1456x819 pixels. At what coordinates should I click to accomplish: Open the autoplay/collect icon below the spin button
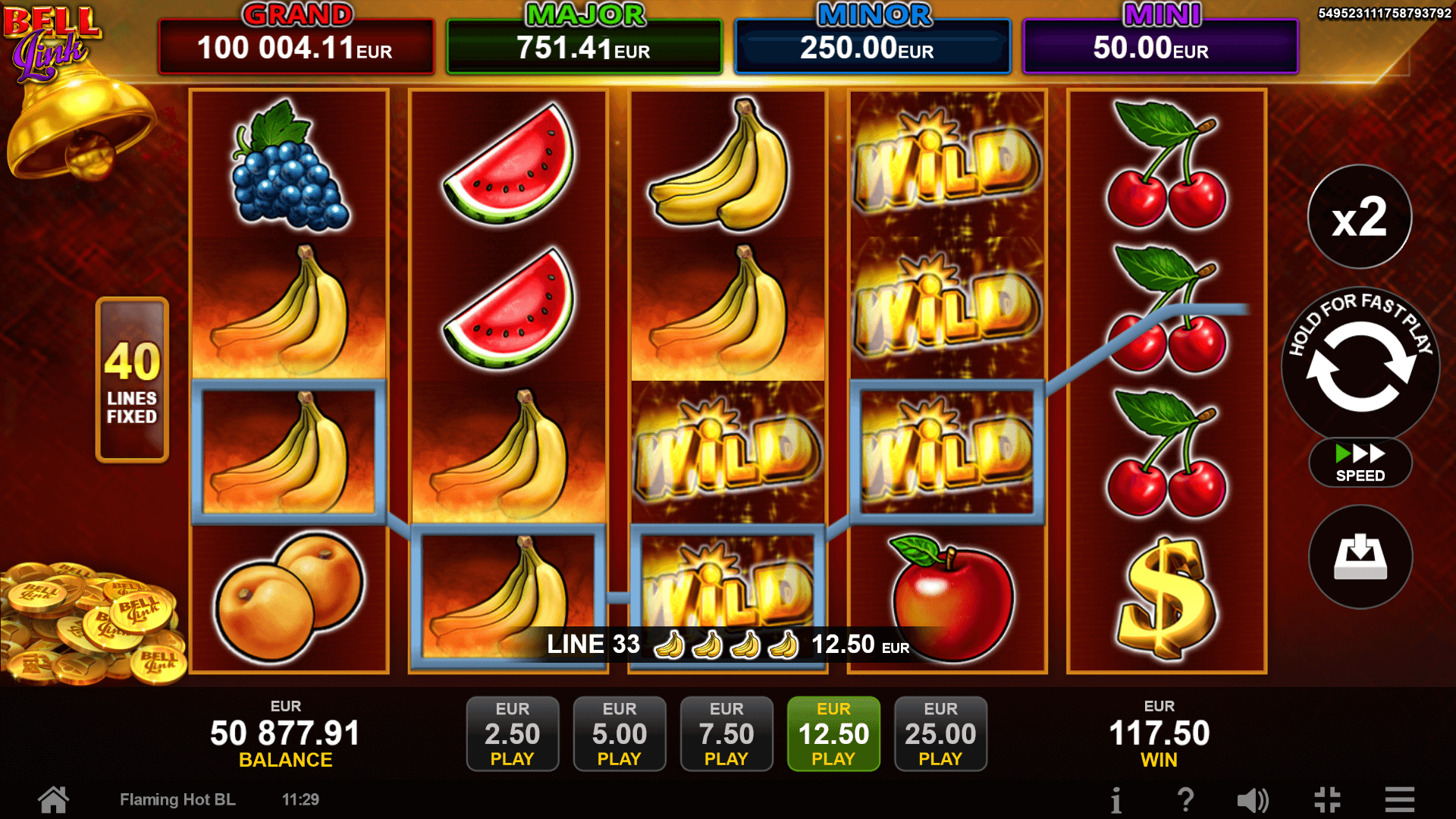[1360, 557]
